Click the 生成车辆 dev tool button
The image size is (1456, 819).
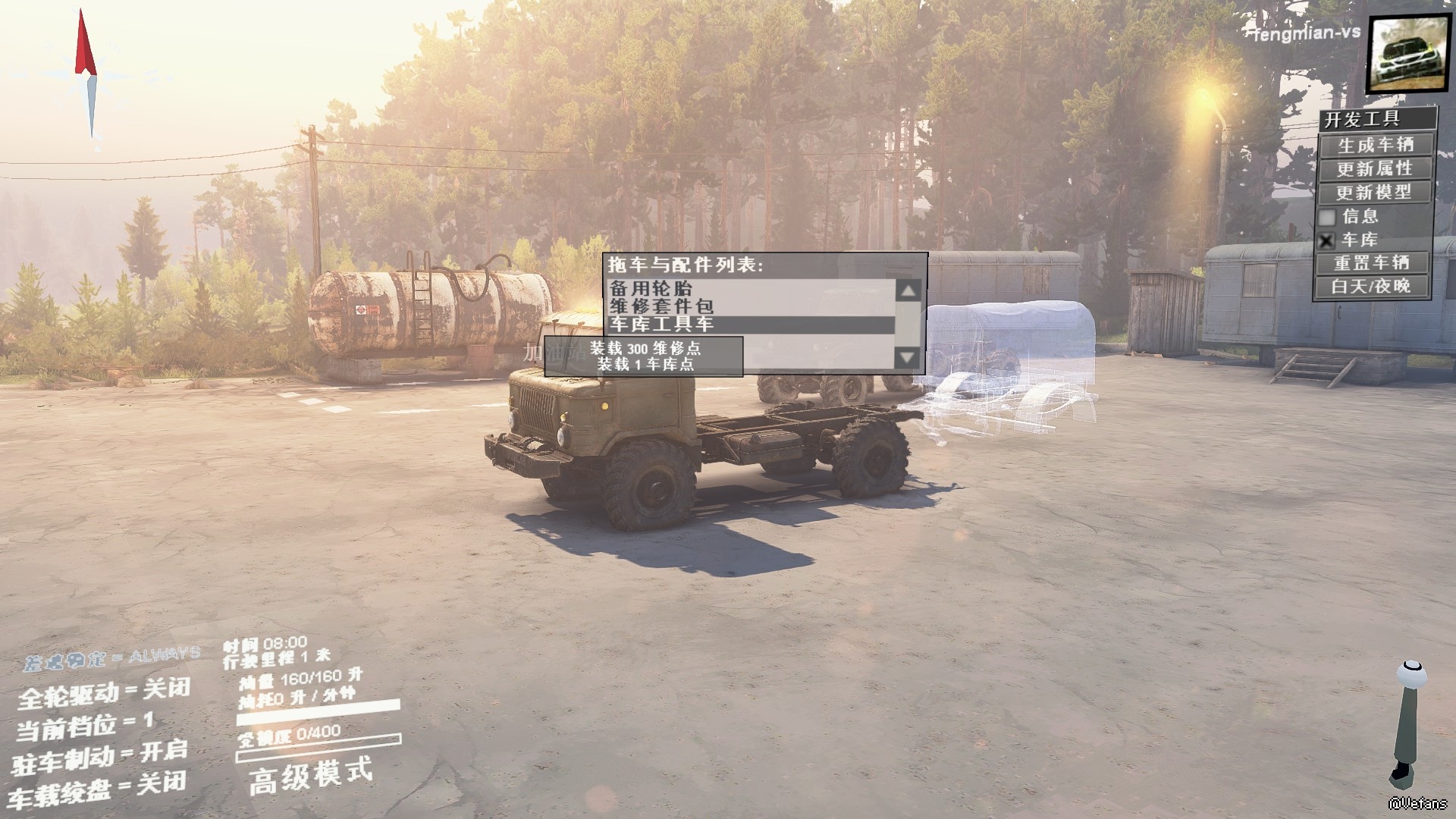[1375, 145]
